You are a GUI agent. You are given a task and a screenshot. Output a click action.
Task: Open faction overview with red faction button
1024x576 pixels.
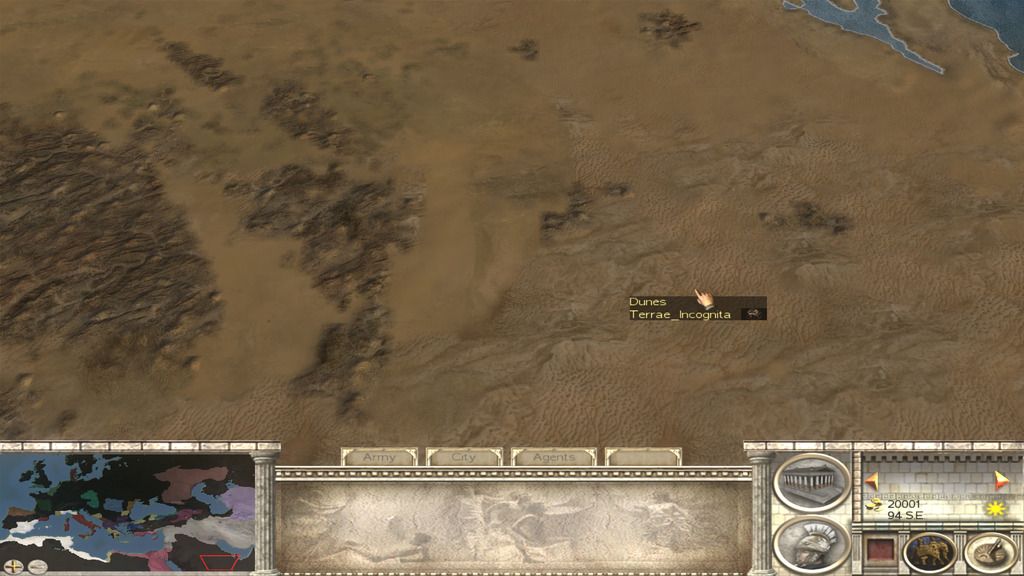(878, 551)
